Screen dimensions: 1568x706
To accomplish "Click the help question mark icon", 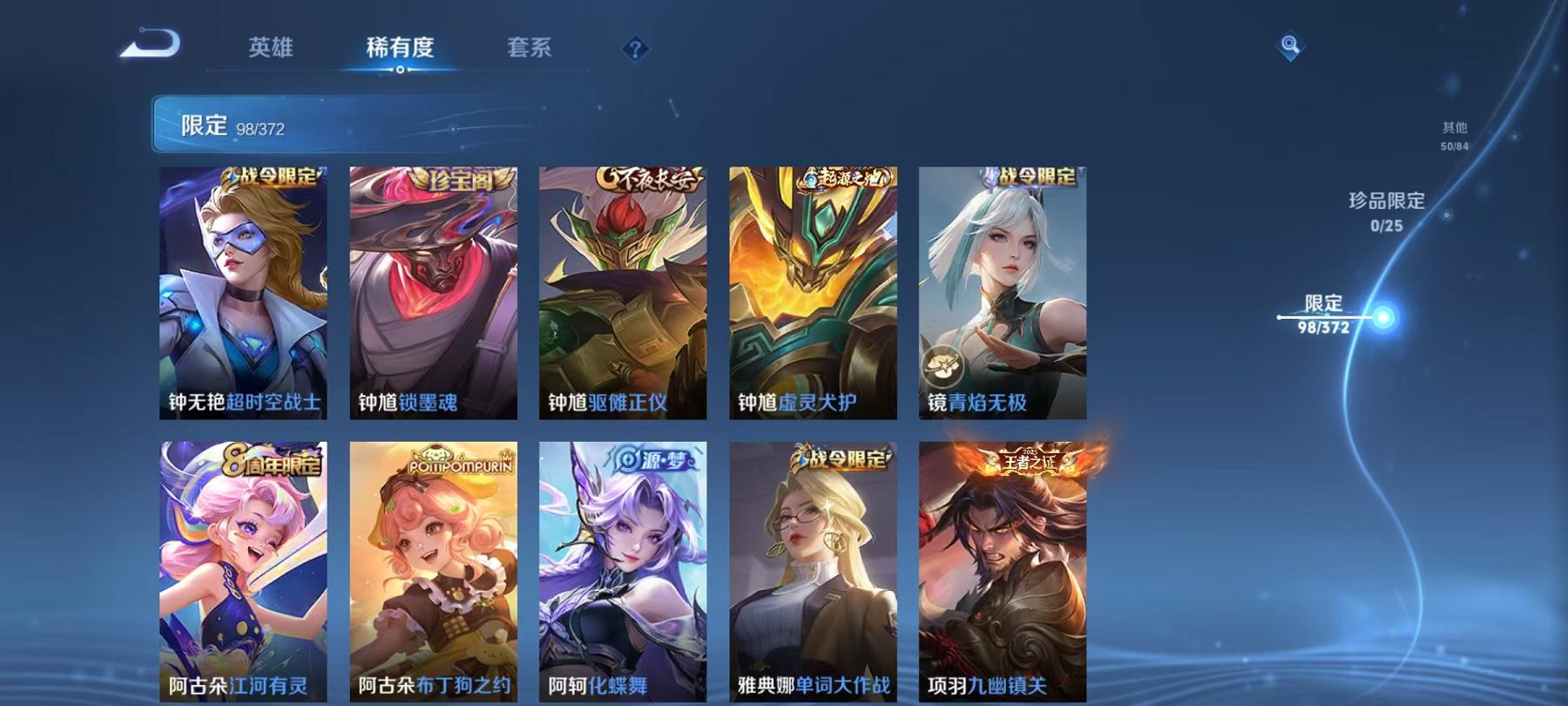I will [x=634, y=49].
